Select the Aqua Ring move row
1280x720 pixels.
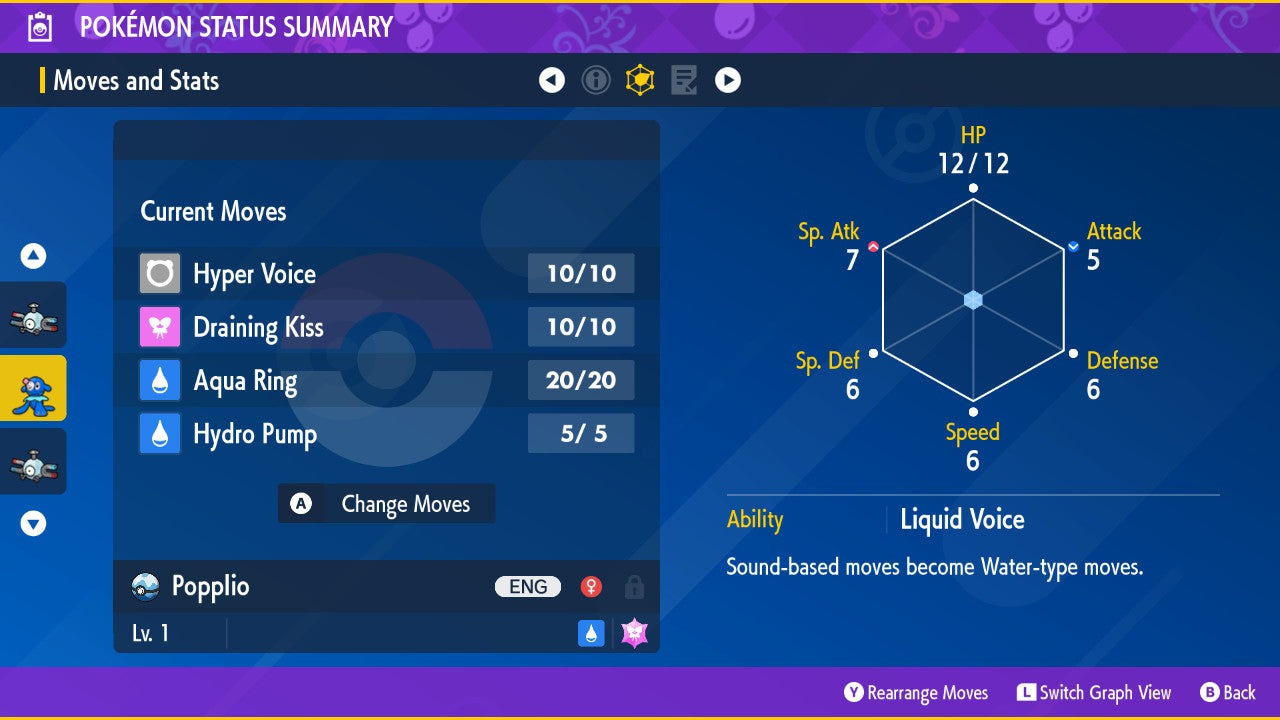click(386, 381)
